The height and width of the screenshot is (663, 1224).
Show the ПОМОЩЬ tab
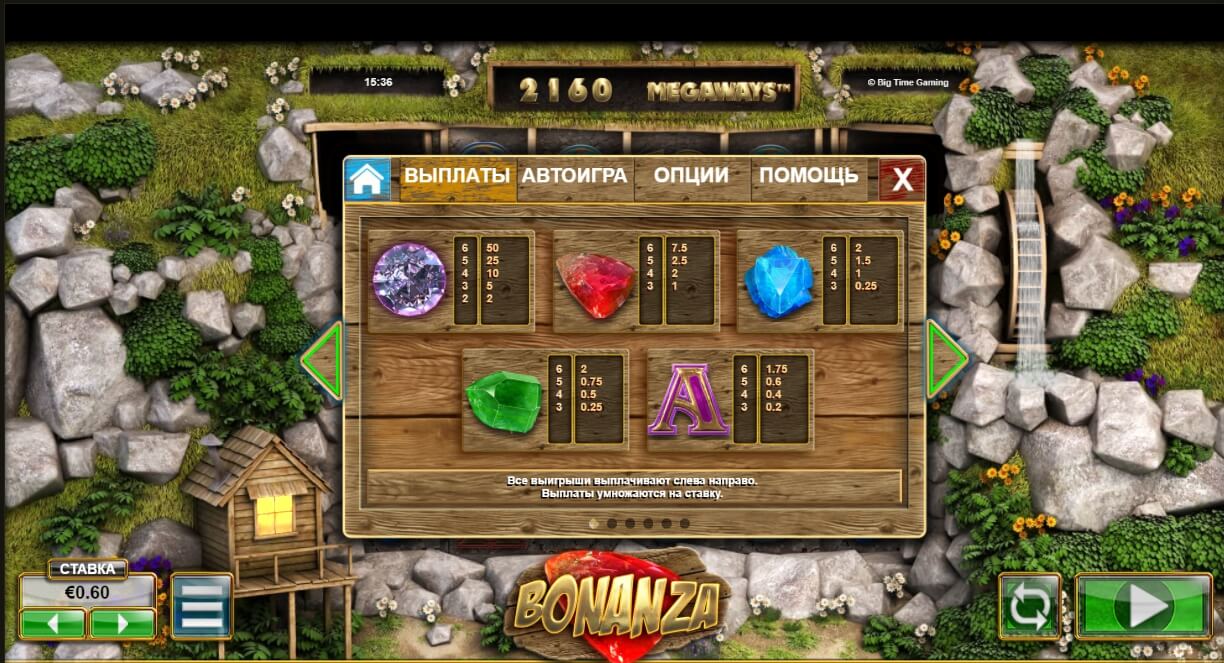pos(808,176)
